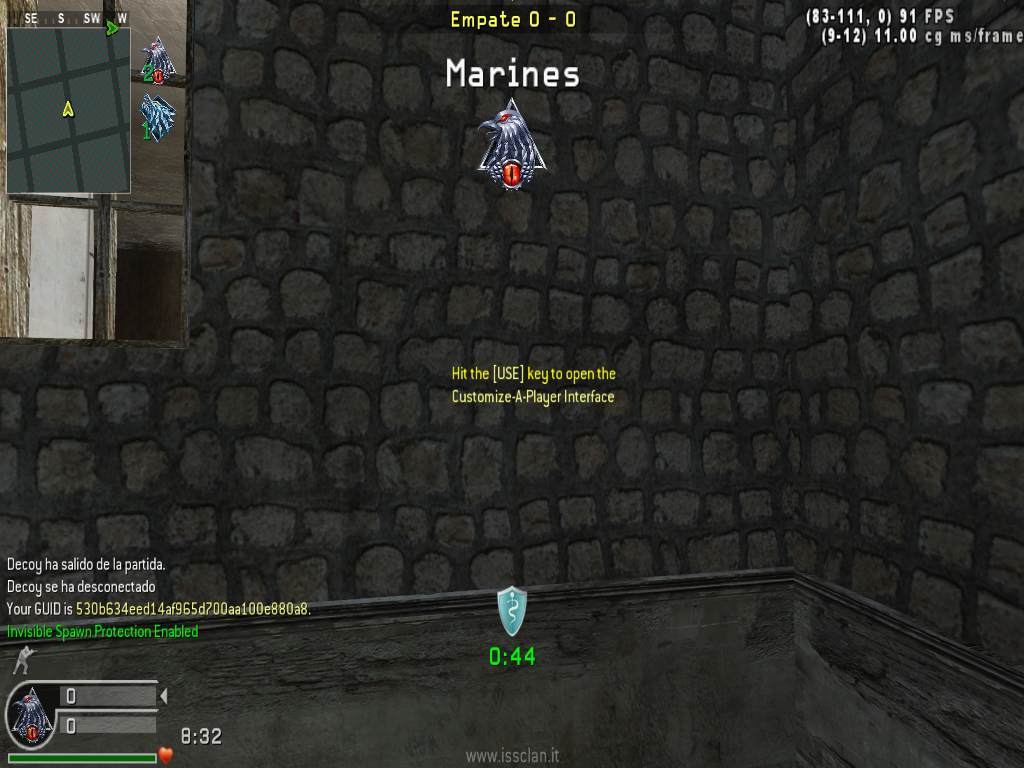Click the compass strip above the minimap
The image size is (1024, 768).
click(x=68, y=19)
